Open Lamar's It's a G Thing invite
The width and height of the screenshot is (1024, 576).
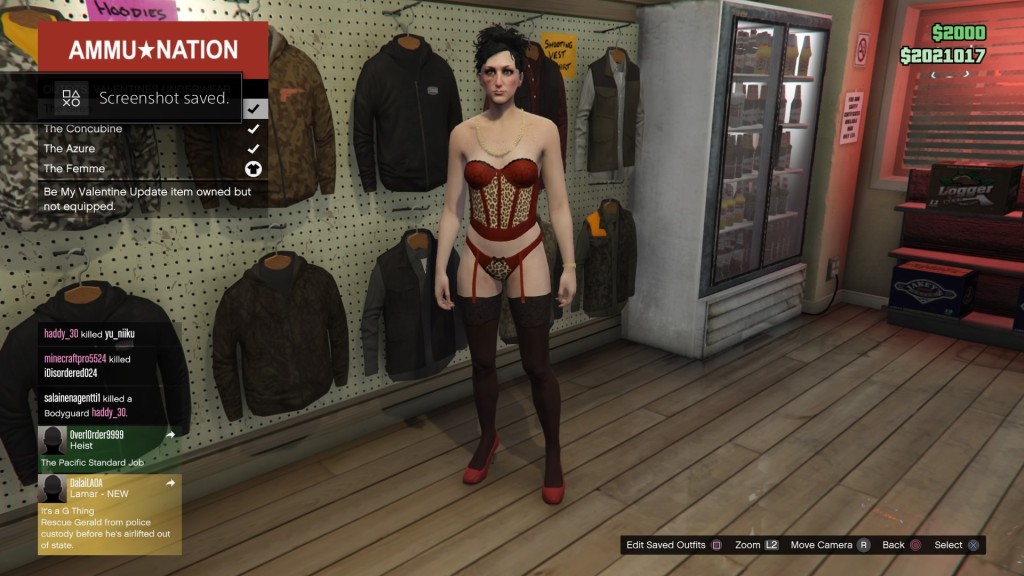110,514
